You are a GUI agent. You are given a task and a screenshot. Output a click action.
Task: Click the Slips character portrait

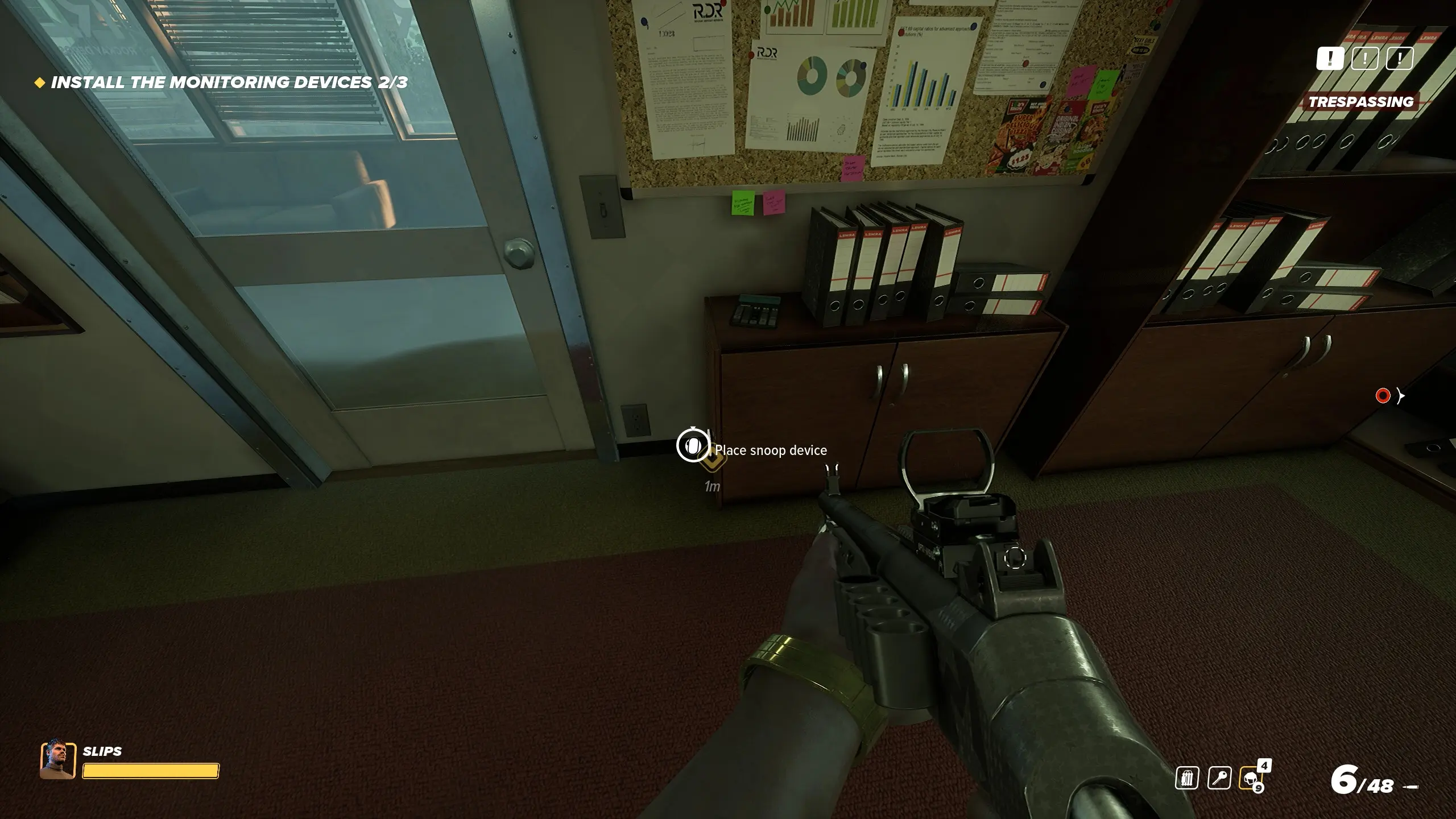(x=57, y=759)
